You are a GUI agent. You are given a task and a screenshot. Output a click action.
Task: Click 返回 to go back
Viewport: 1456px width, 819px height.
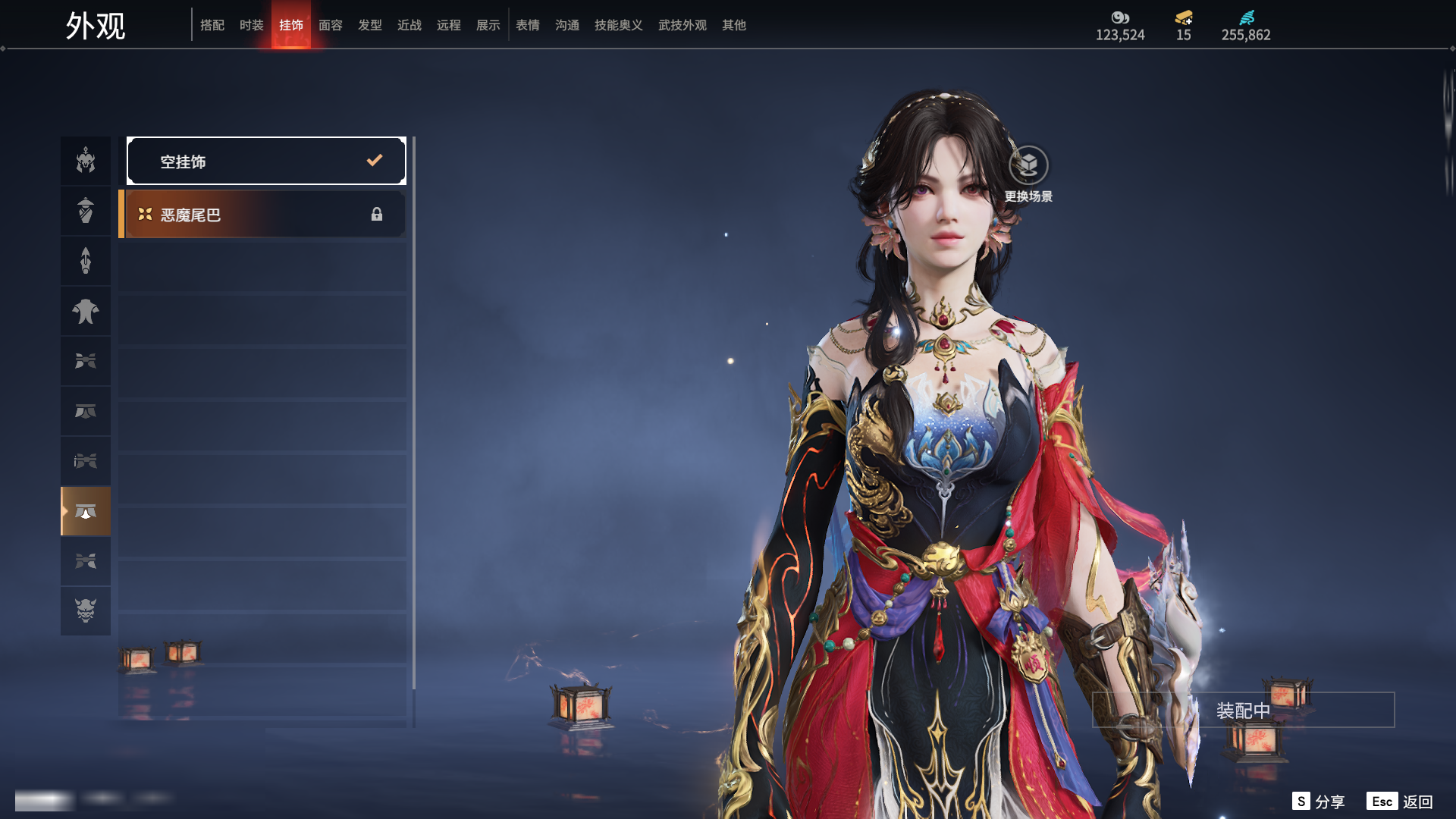point(1401,802)
